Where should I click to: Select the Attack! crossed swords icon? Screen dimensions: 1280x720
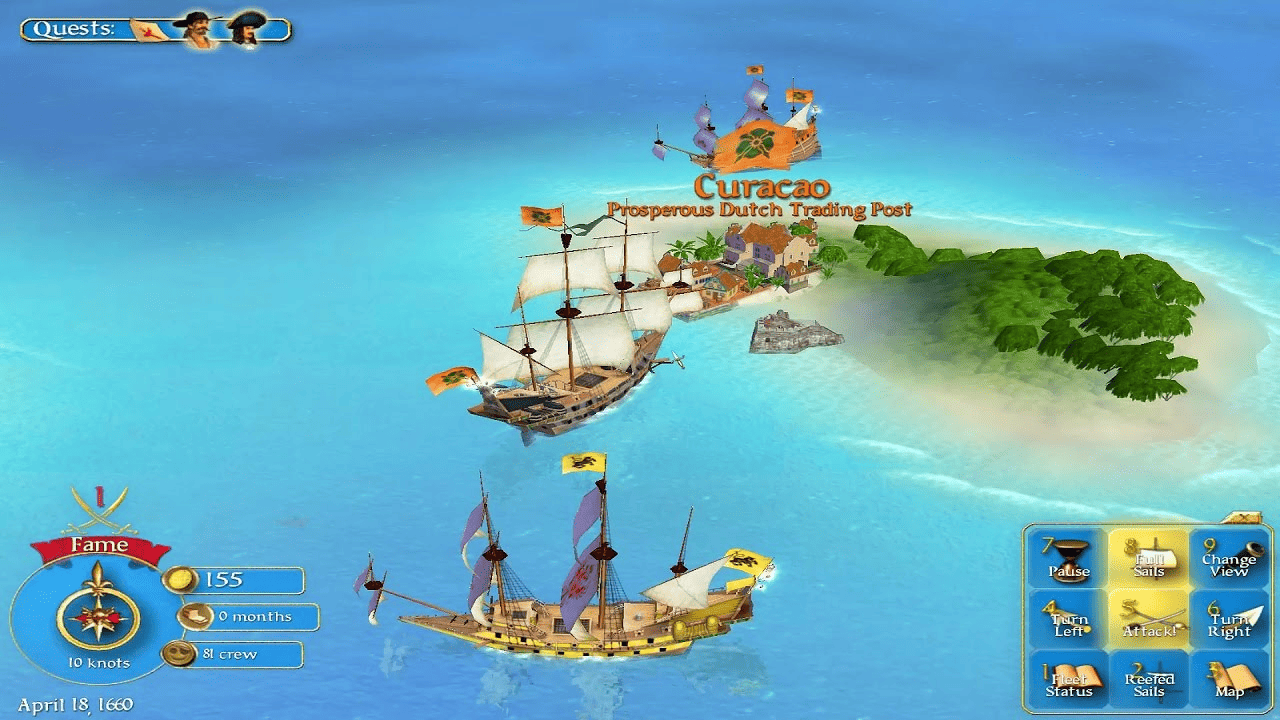click(1149, 615)
